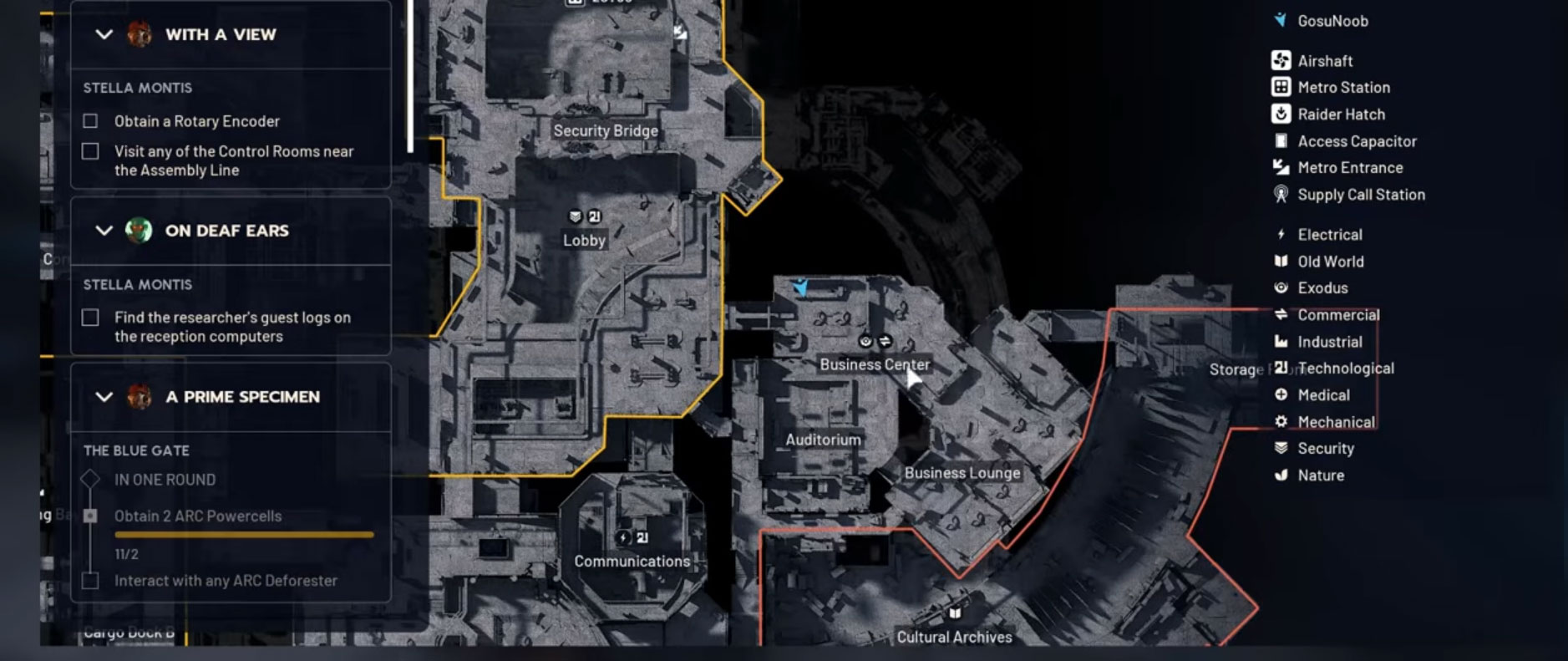This screenshot has height=661, width=1568.
Task: Select the Raider Hatch legend entry
Action: pos(1340,114)
